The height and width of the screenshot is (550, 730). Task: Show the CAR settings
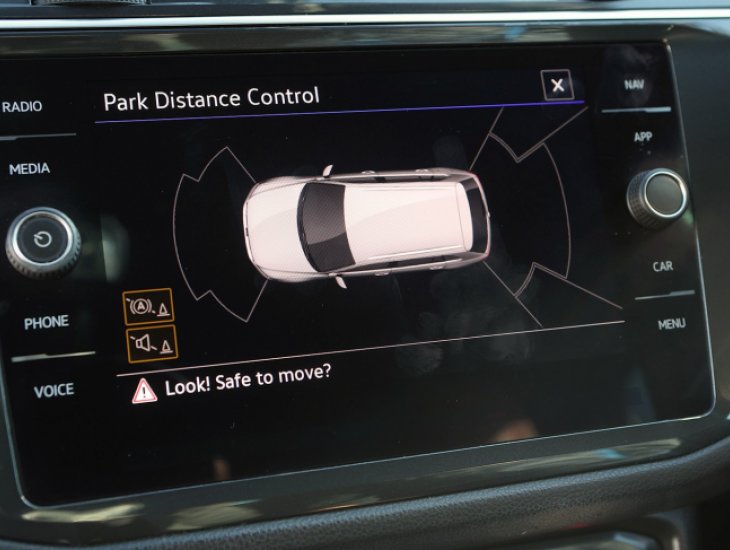point(662,266)
